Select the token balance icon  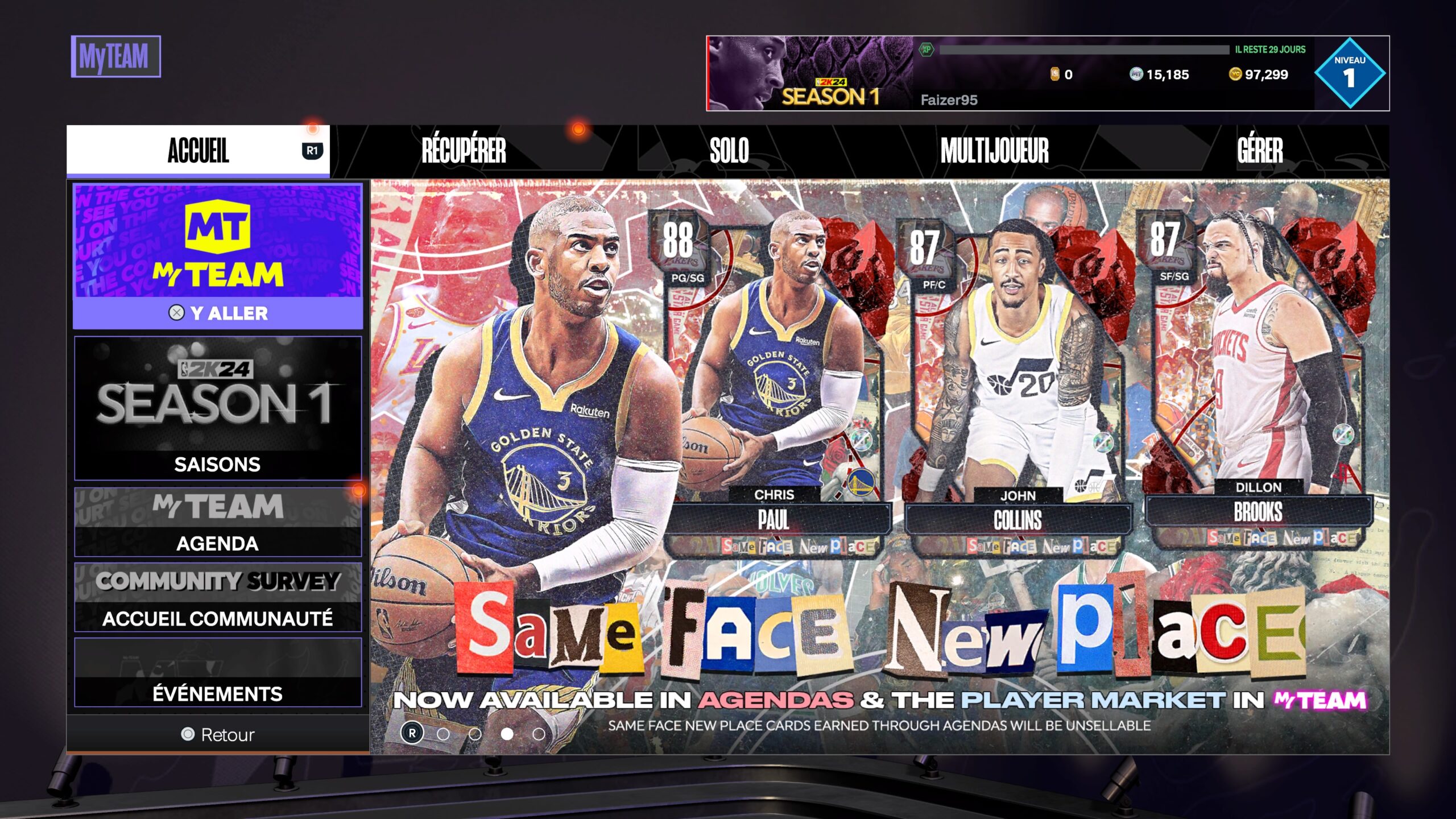tap(1055, 73)
